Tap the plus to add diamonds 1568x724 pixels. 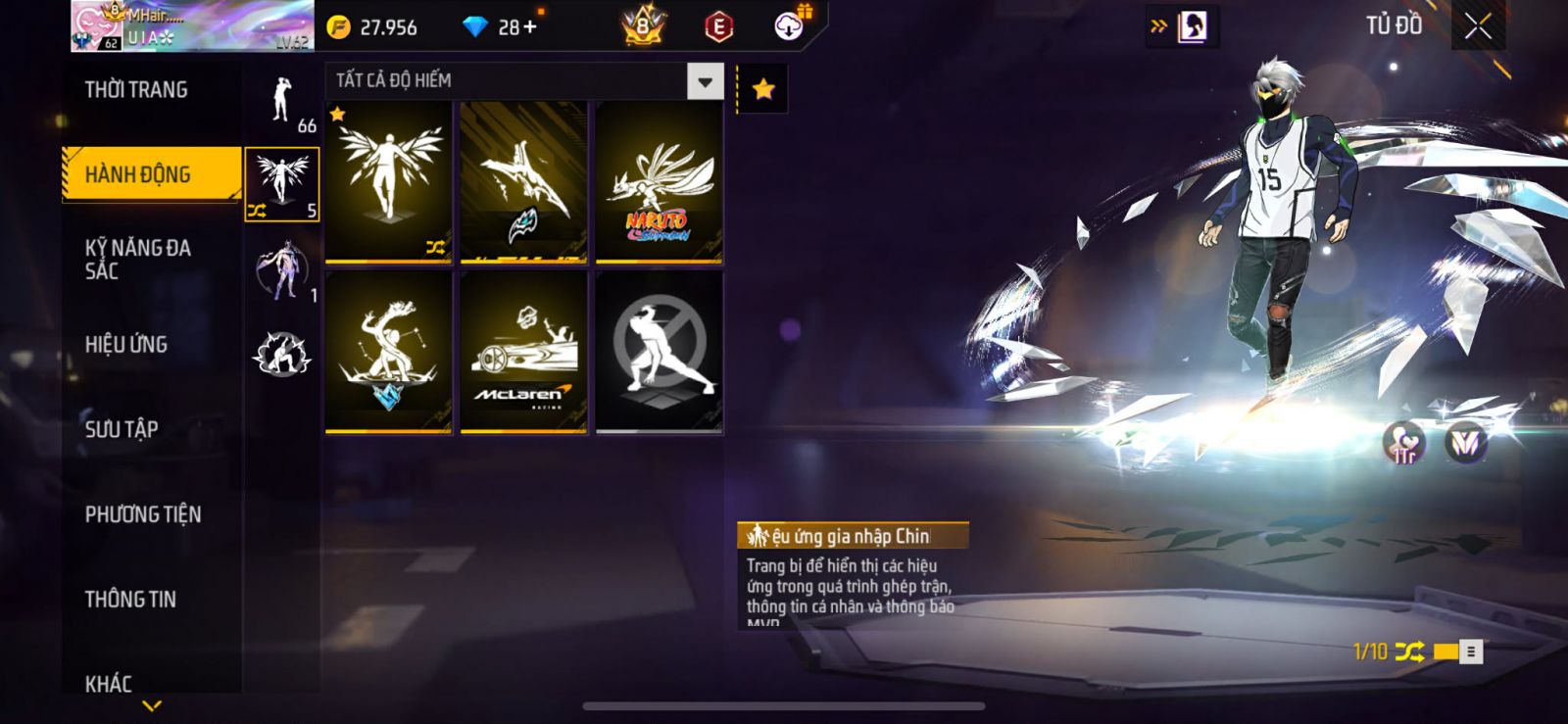click(x=530, y=26)
